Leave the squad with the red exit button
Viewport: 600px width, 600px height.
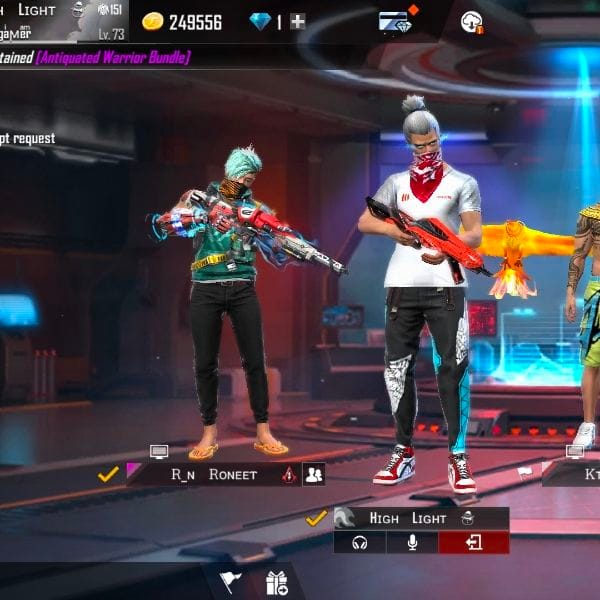point(473,542)
